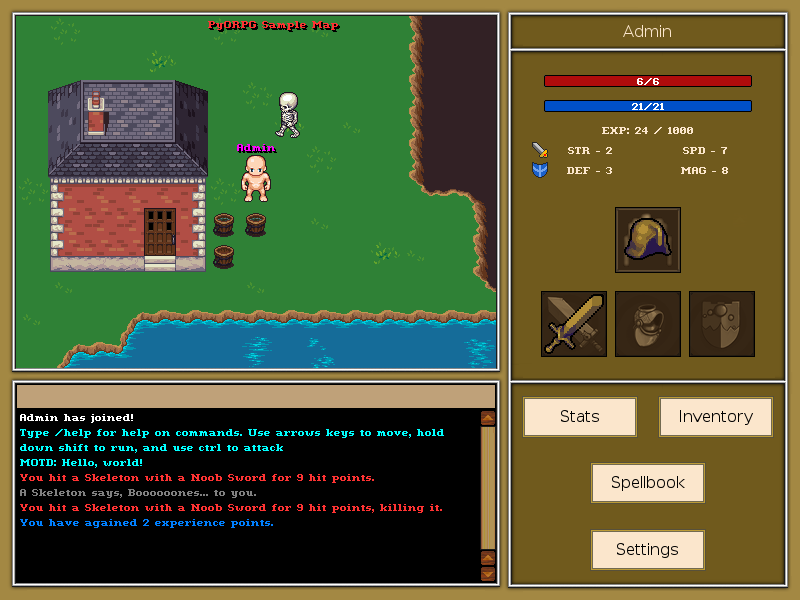This screenshot has width=800, height=600.
Task: Select the shield equipment slot
Action: pos(722,324)
